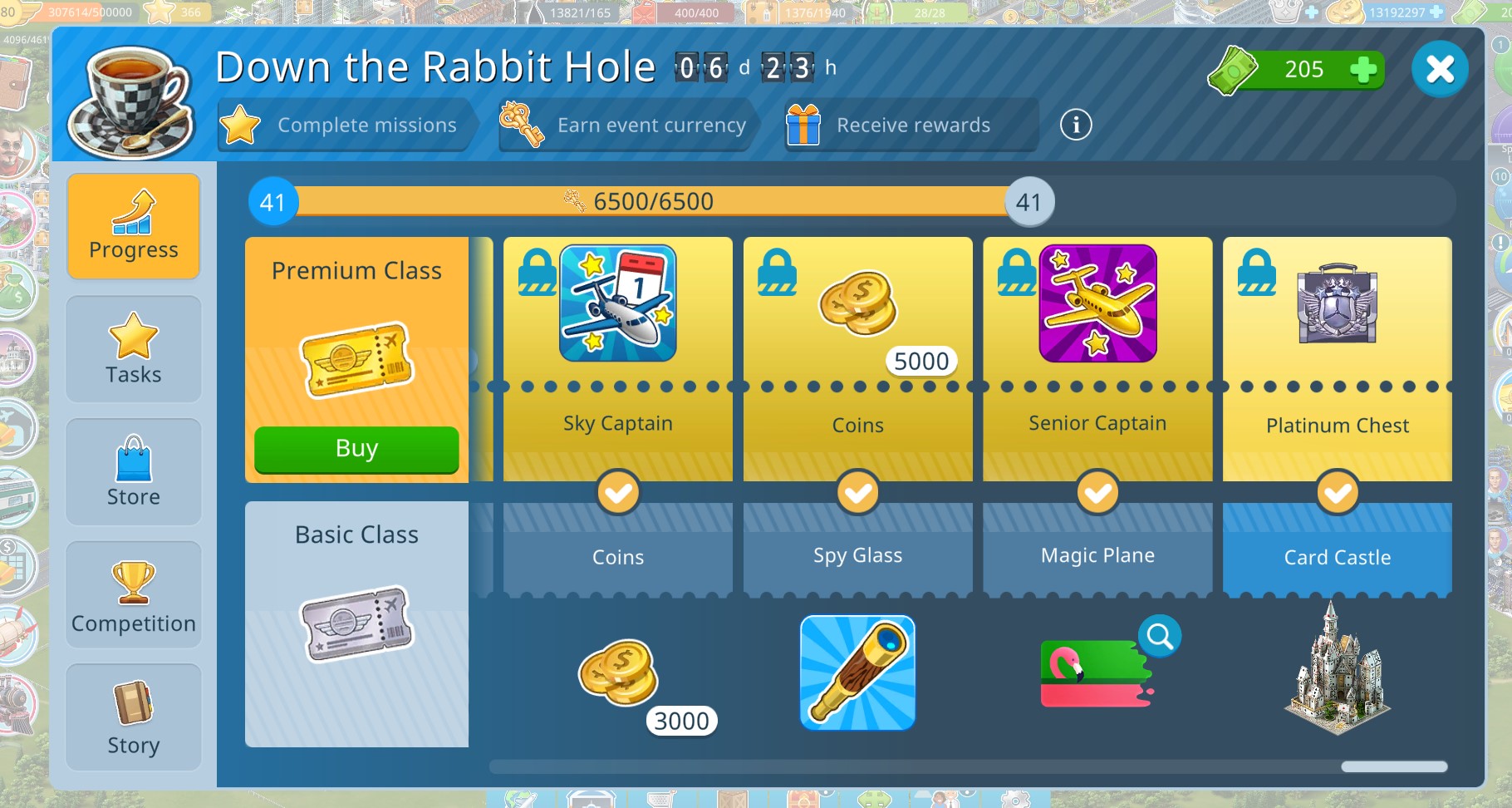This screenshot has height=808, width=1512.
Task: Open the event info button
Action: pyautogui.click(x=1076, y=125)
